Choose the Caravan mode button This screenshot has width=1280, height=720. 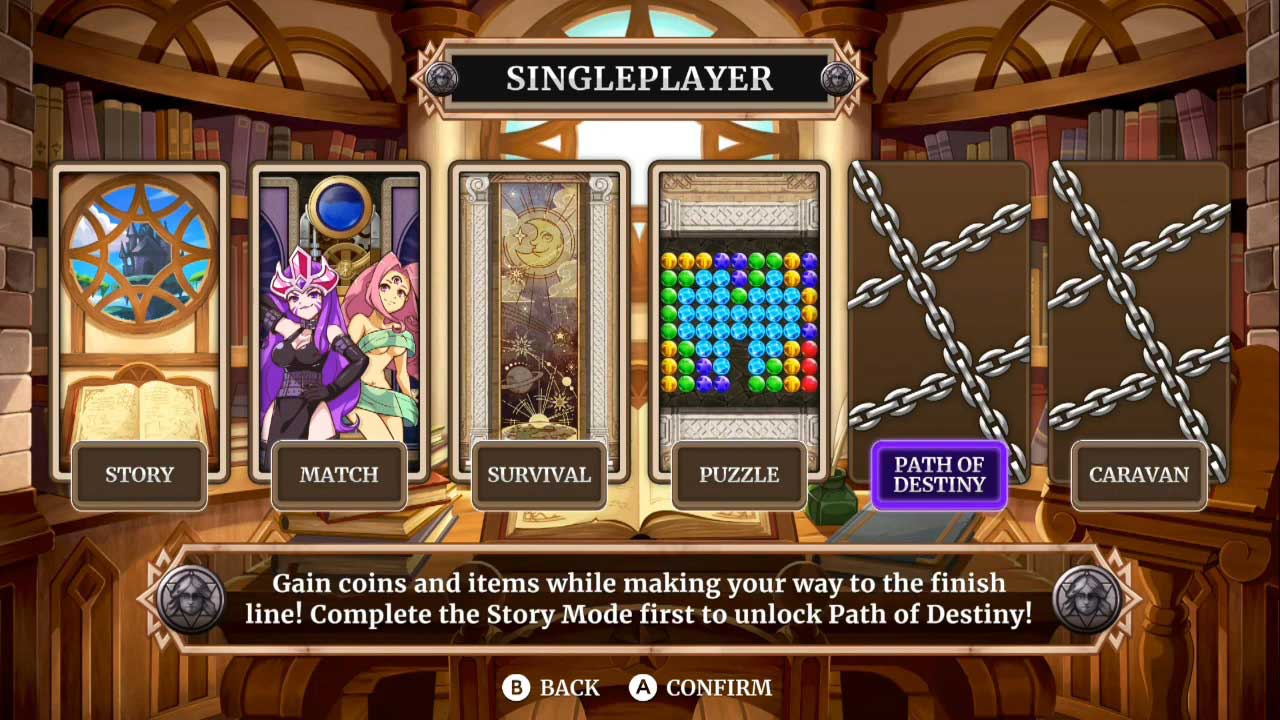(1139, 475)
